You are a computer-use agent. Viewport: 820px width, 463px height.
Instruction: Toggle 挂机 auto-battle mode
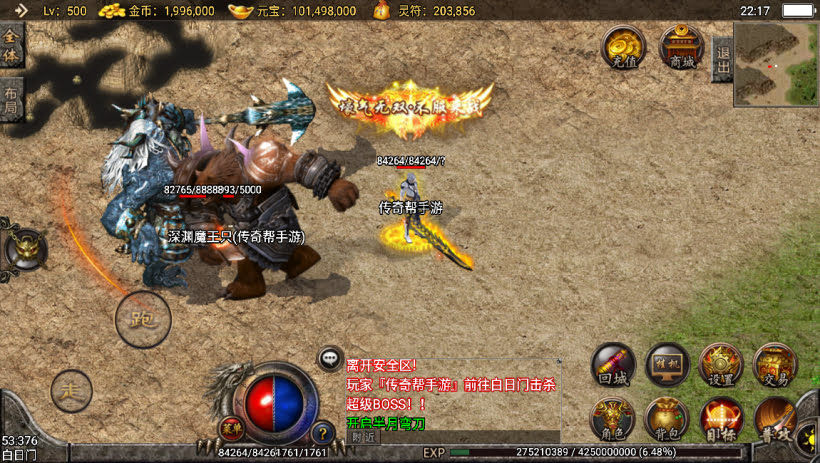[x=667, y=364]
